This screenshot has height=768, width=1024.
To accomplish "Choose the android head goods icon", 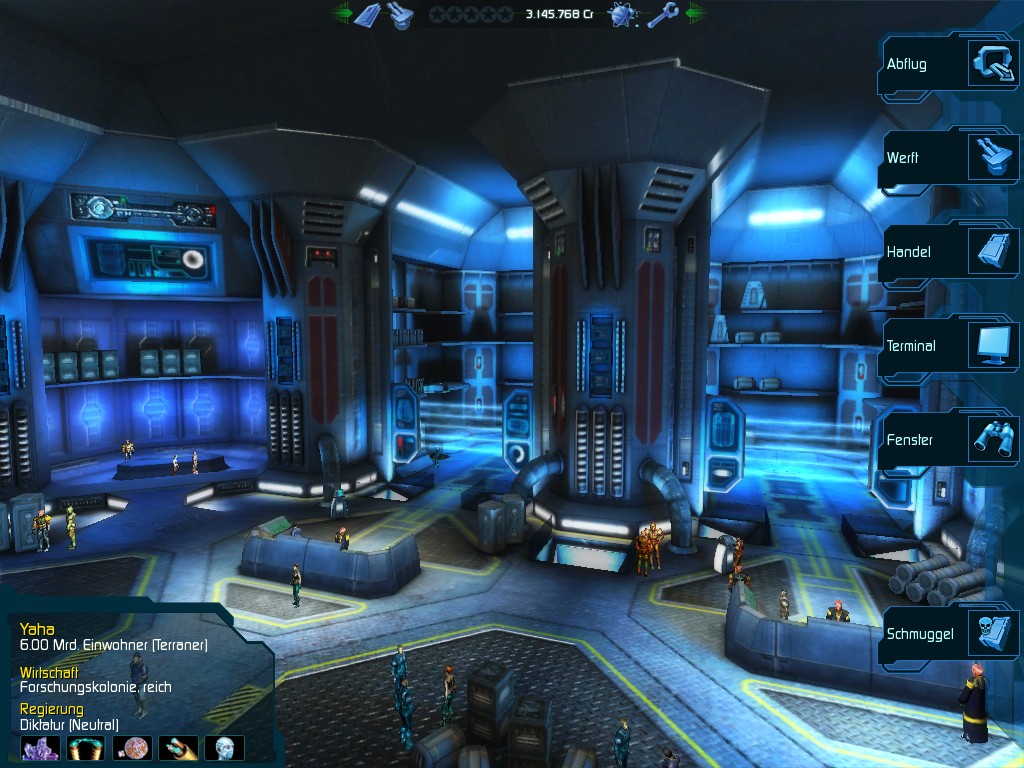I will point(224,748).
